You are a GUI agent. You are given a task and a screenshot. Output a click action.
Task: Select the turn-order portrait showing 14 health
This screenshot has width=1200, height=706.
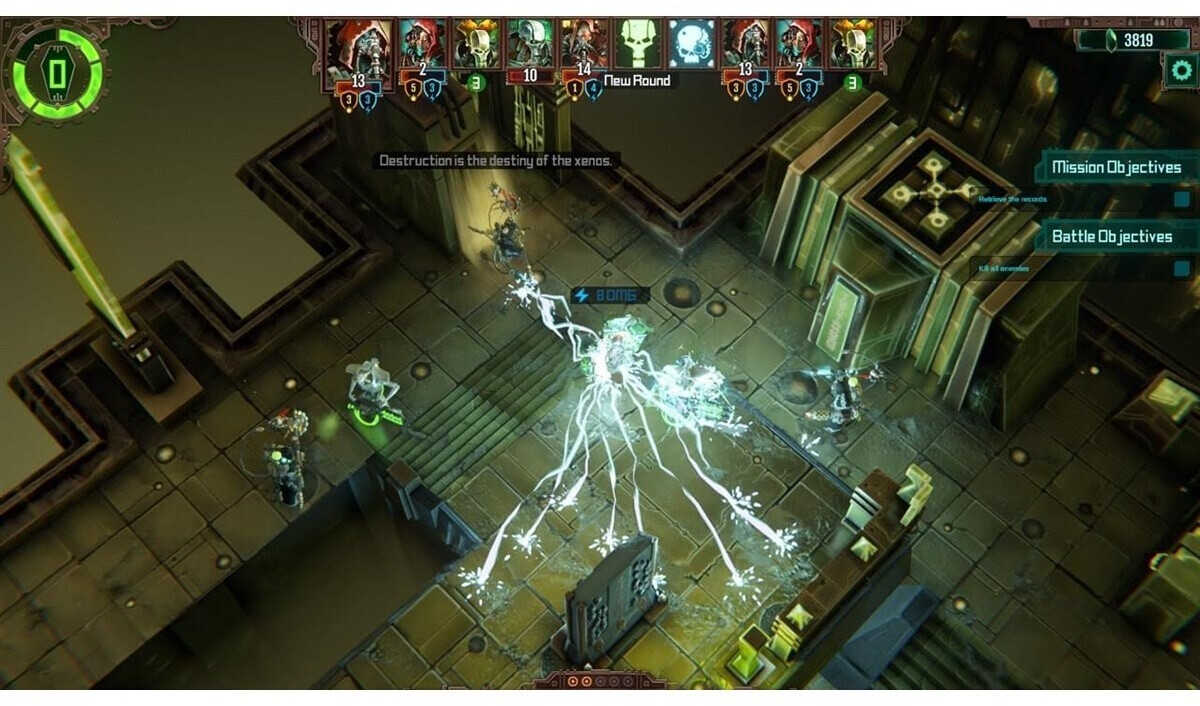point(584,44)
